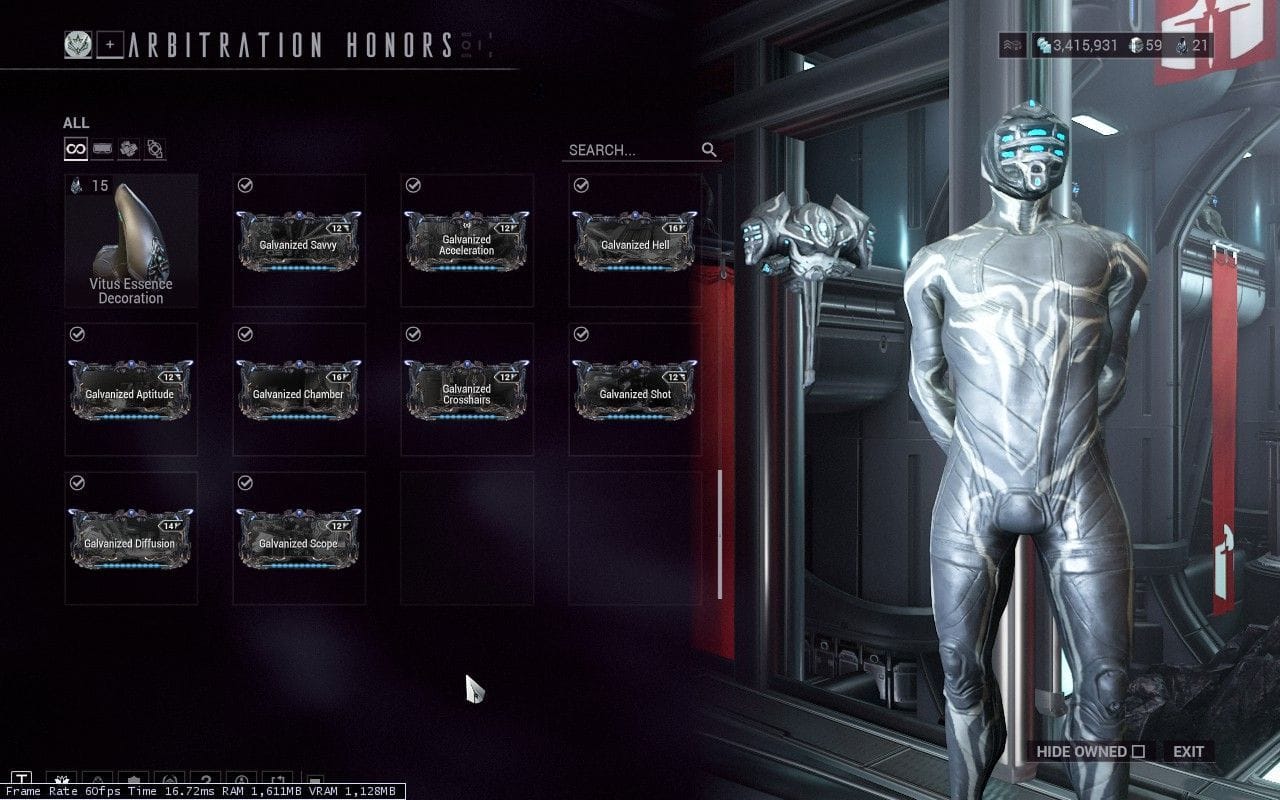The height and width of the screenshot is (800, 1280).
Task: Select the components category filter icon
Action: [153, 149]
